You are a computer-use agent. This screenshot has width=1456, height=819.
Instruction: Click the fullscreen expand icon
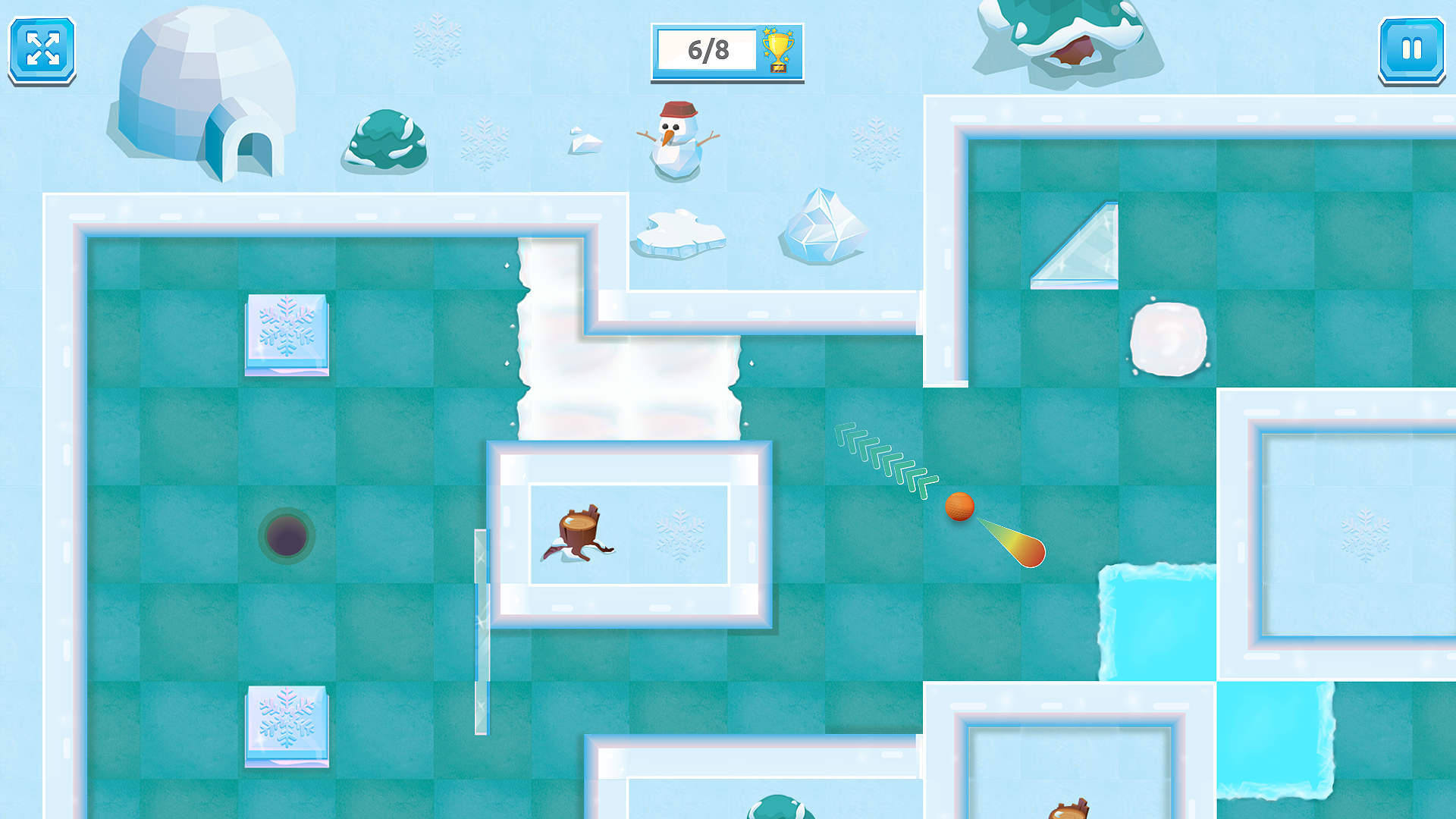click(x=42, y=50)
